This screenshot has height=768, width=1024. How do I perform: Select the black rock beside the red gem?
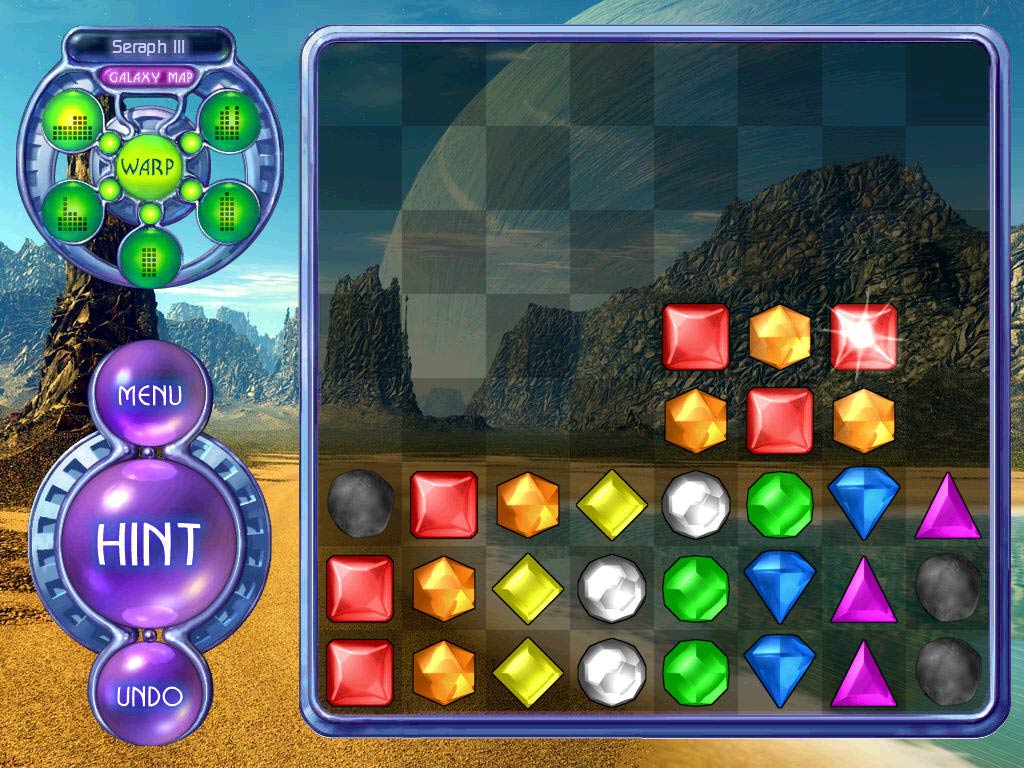[359, 505]
